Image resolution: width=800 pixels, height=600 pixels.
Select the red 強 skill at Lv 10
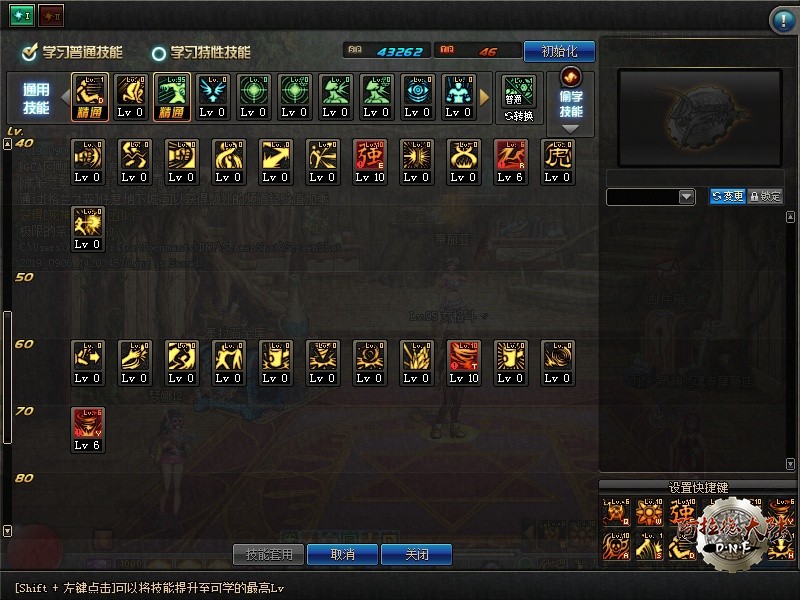point(370,162)
